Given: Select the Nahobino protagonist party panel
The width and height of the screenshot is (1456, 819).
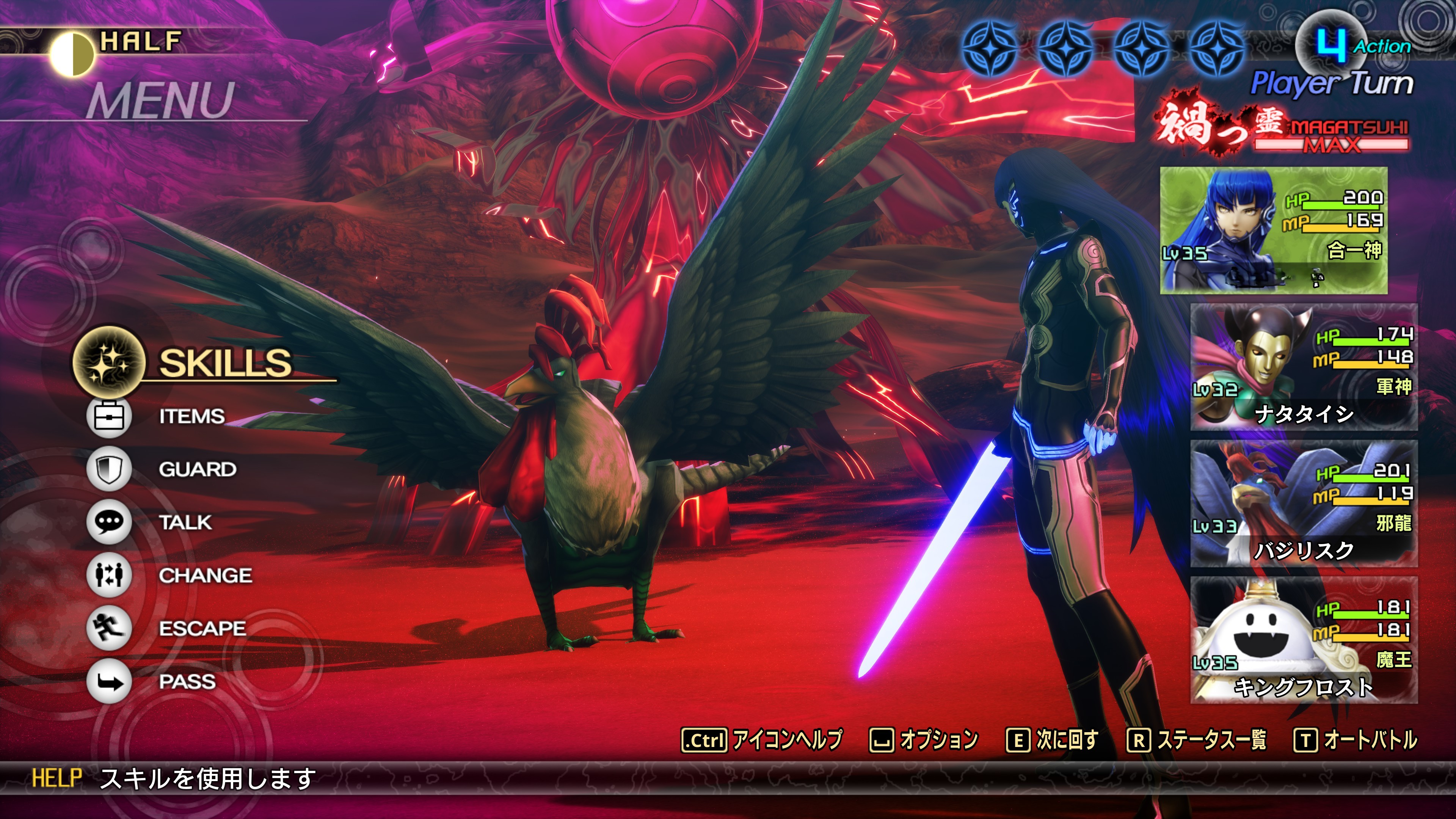Looking at the screenshot, I should click(1274, 230).
